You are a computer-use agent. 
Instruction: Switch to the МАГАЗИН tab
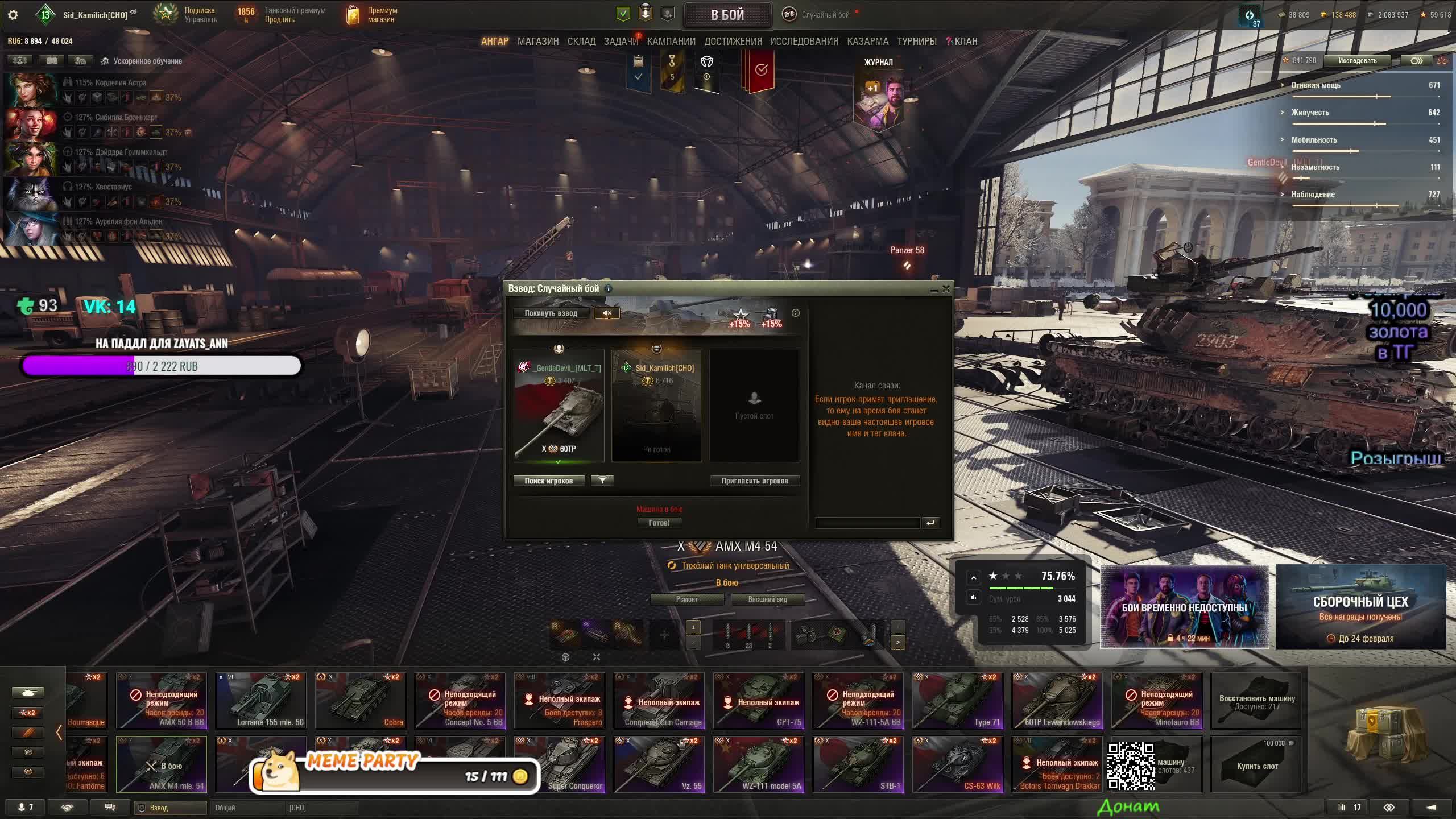537,42
